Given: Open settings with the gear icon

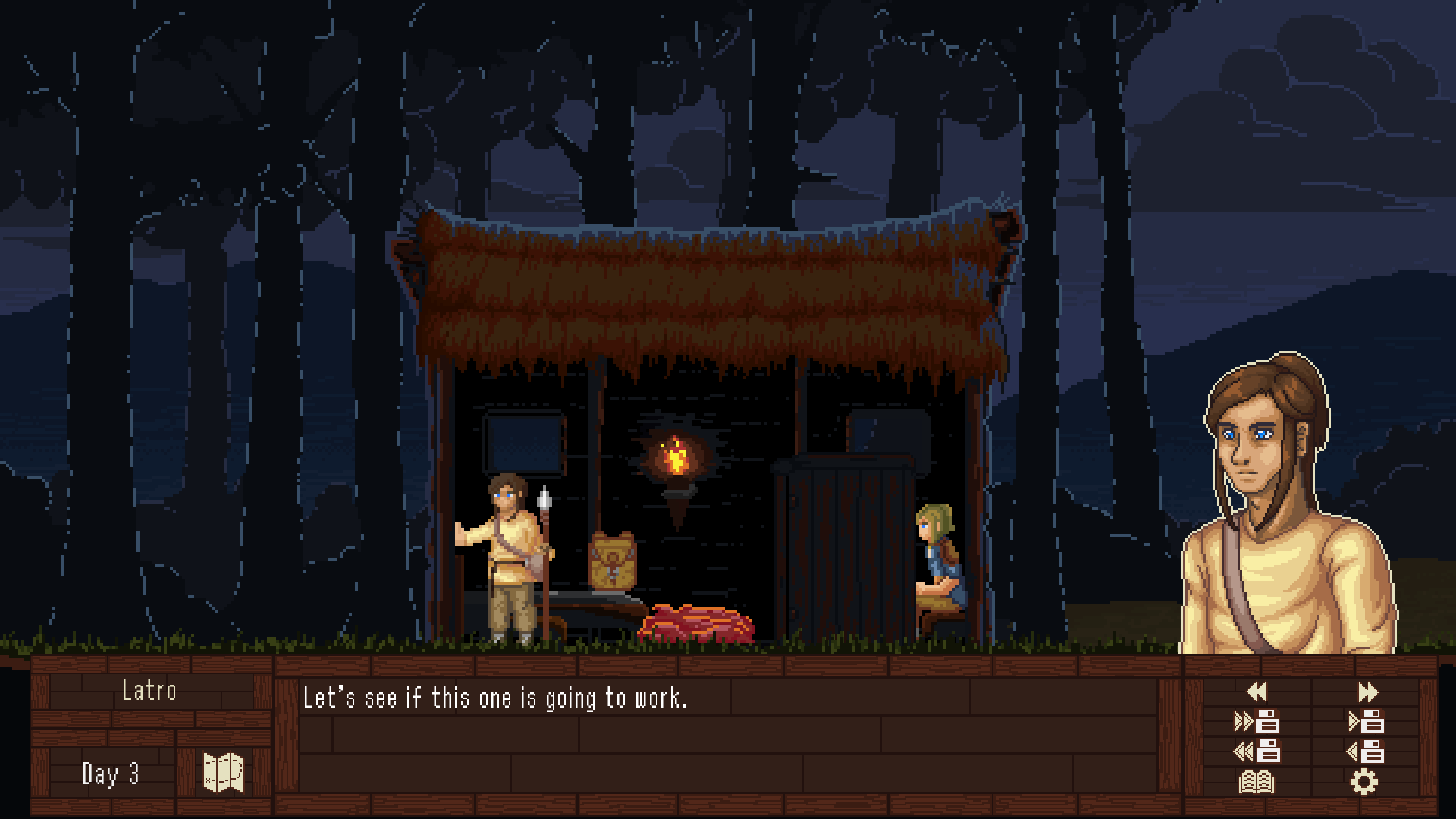Looking at the screenshot, I should point(1363,782).
